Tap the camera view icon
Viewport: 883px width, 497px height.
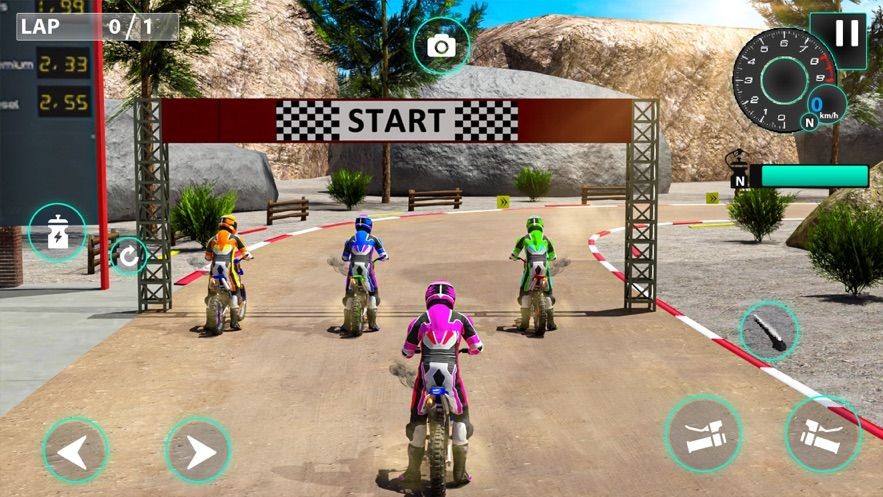coord(441,46)
